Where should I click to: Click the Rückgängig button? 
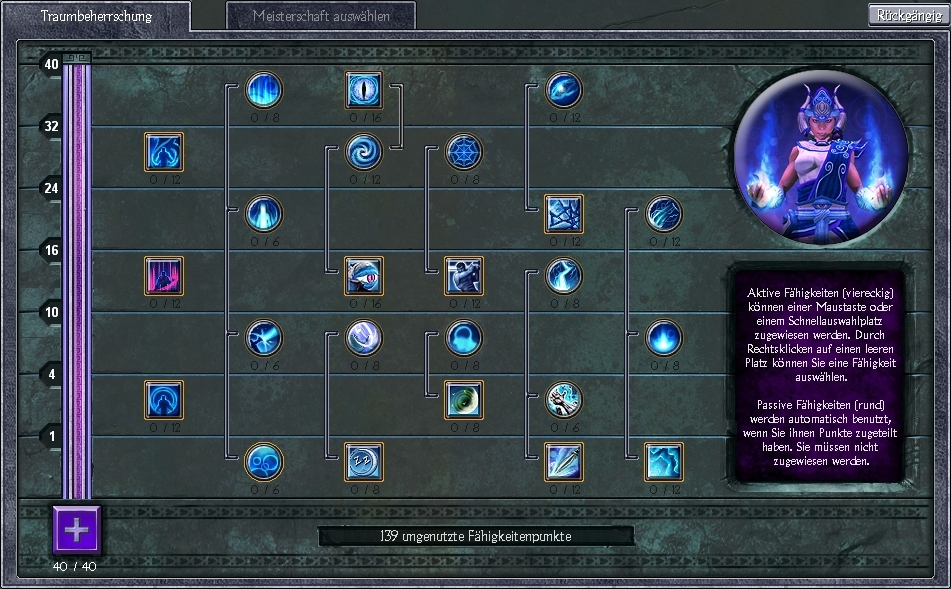(x=907, y=15)
